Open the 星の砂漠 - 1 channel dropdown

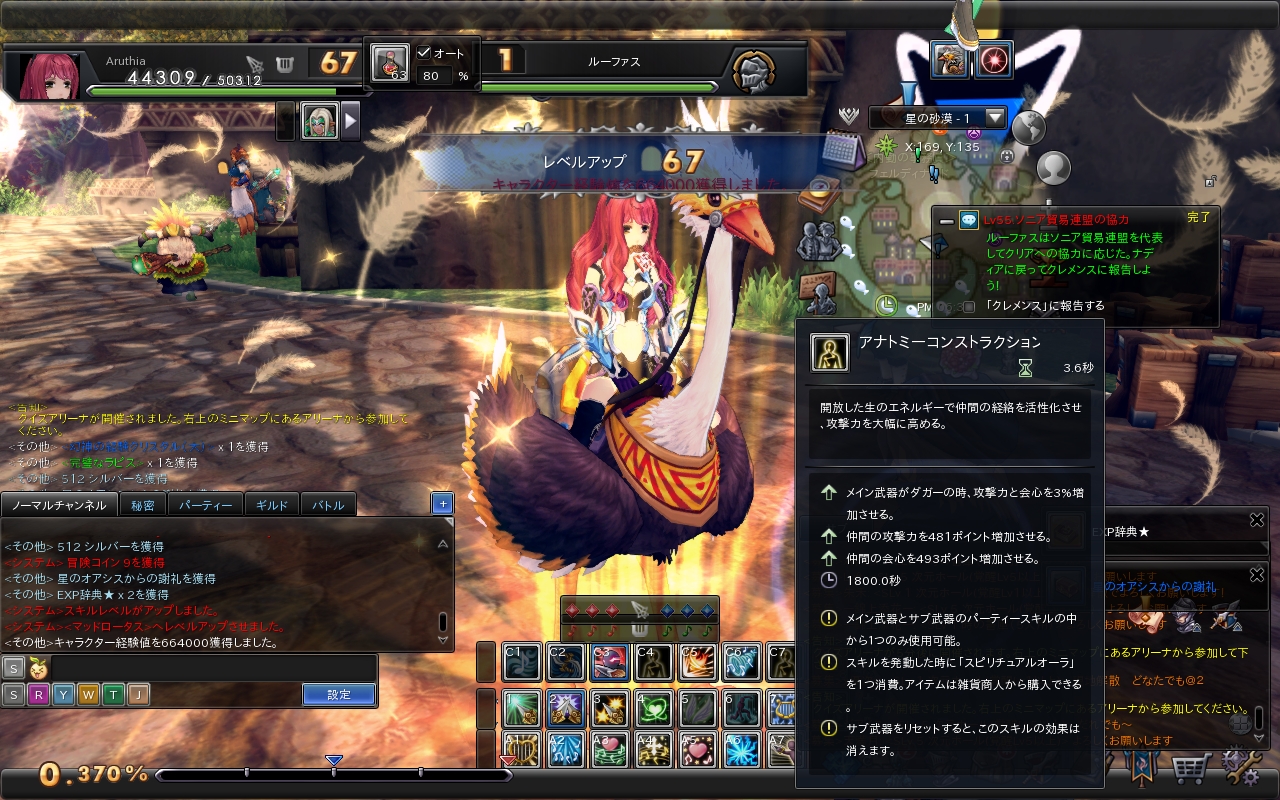(995, 116)
